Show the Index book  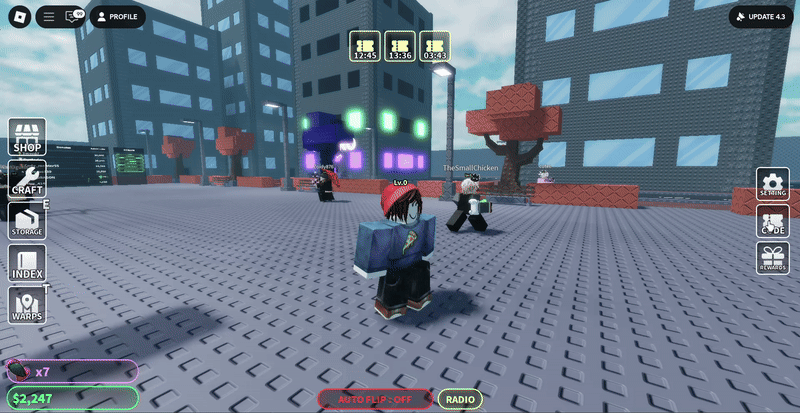[29, 263]
